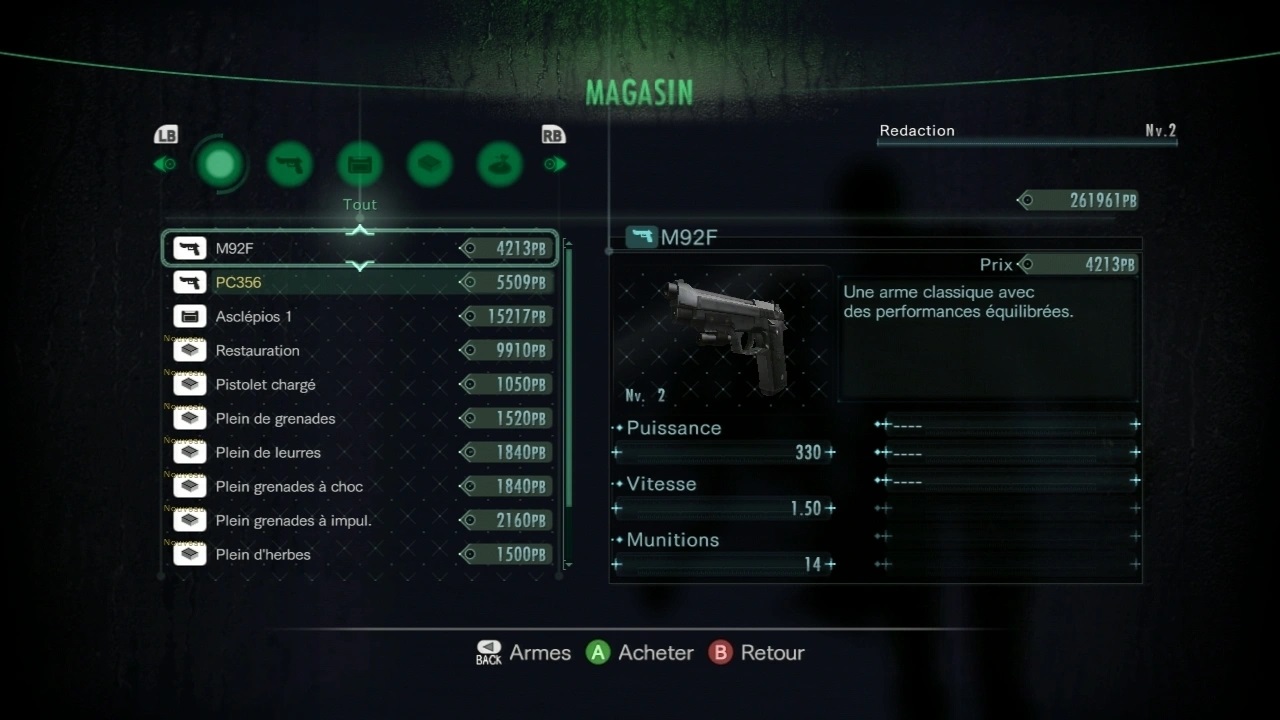
Task: Select the 'Plein de leurres' entry
Action: coord(360,453)
